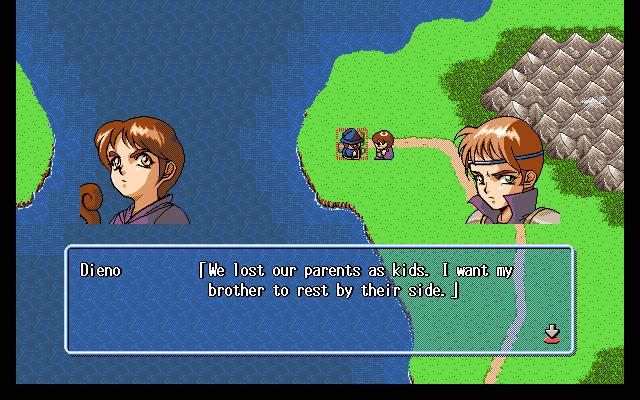This screenshot has width=640, height=400.
Task: Advance Dieno's dialogue text box
Action: pos(320,299)
